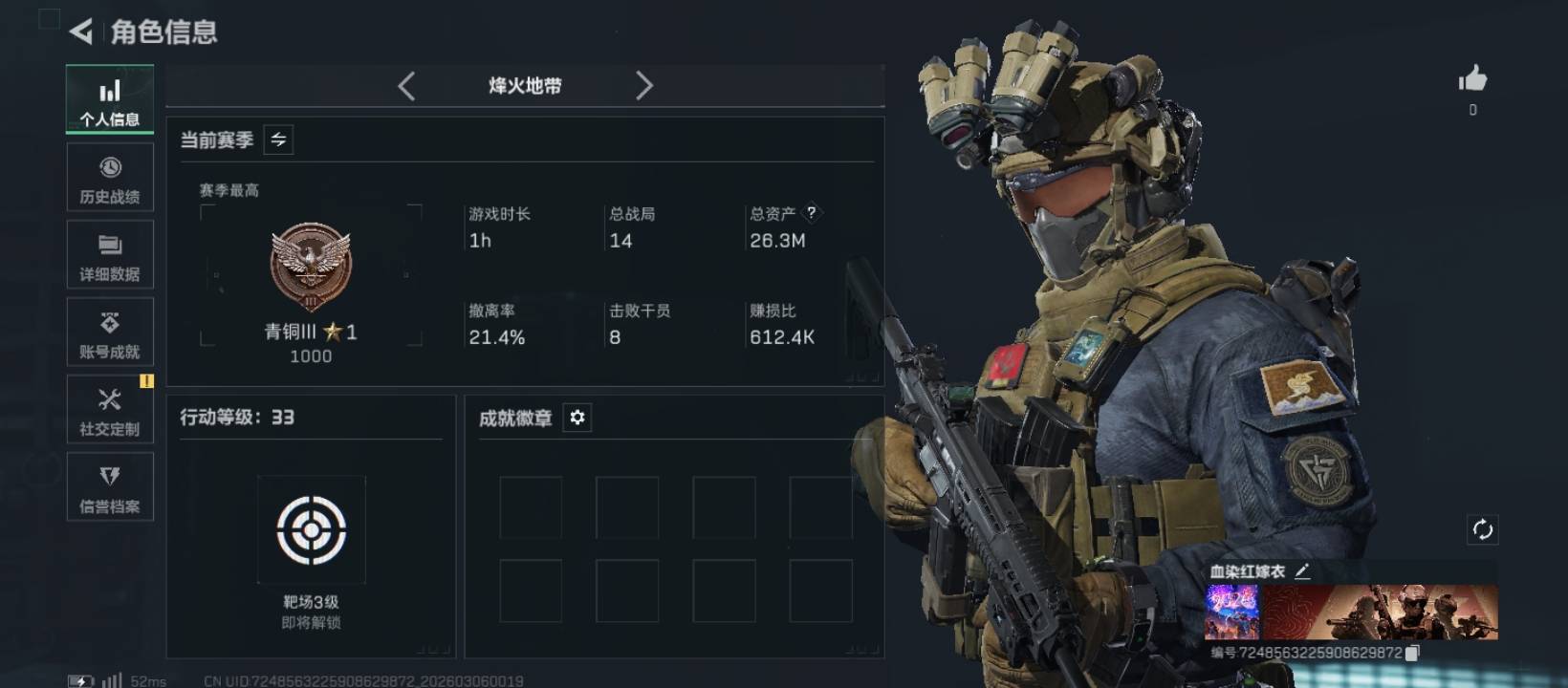Click the 当前赛季 season mode icon
This screenshot has height=688, width=1568.
(278, 140)
